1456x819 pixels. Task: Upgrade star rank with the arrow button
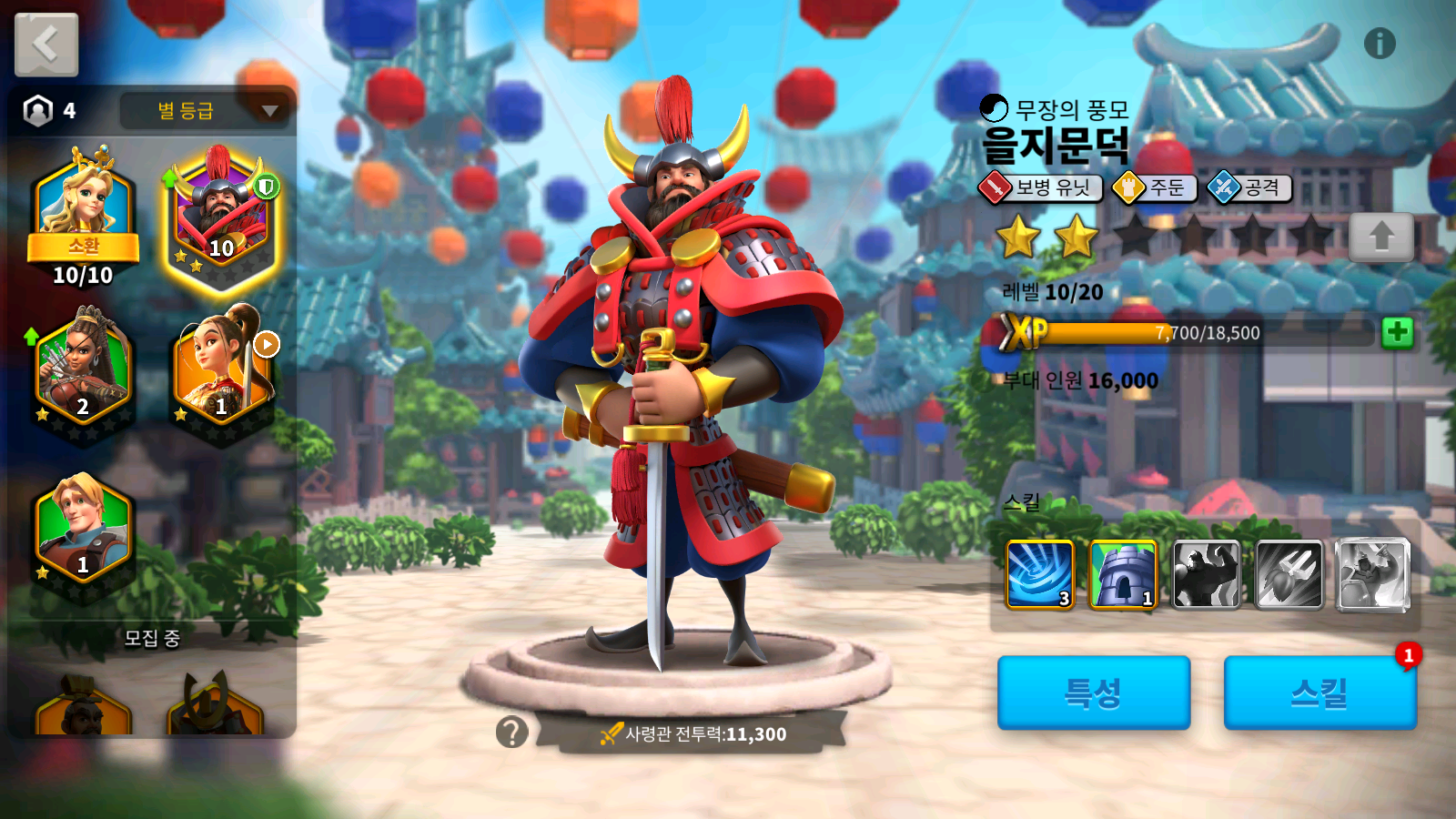[x=1380, y=237]
